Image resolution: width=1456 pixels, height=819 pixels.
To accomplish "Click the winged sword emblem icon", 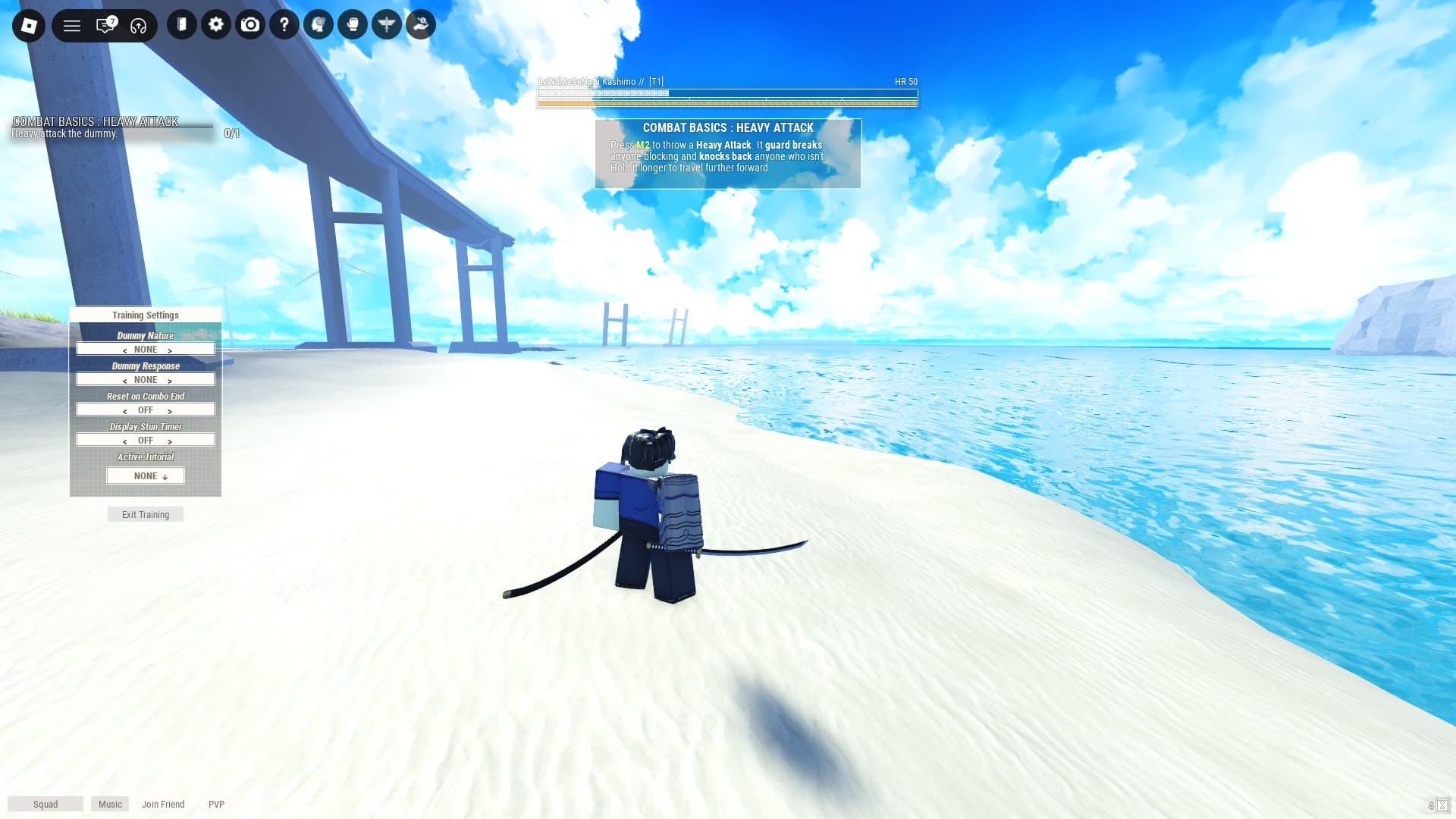I will point(387,25).
